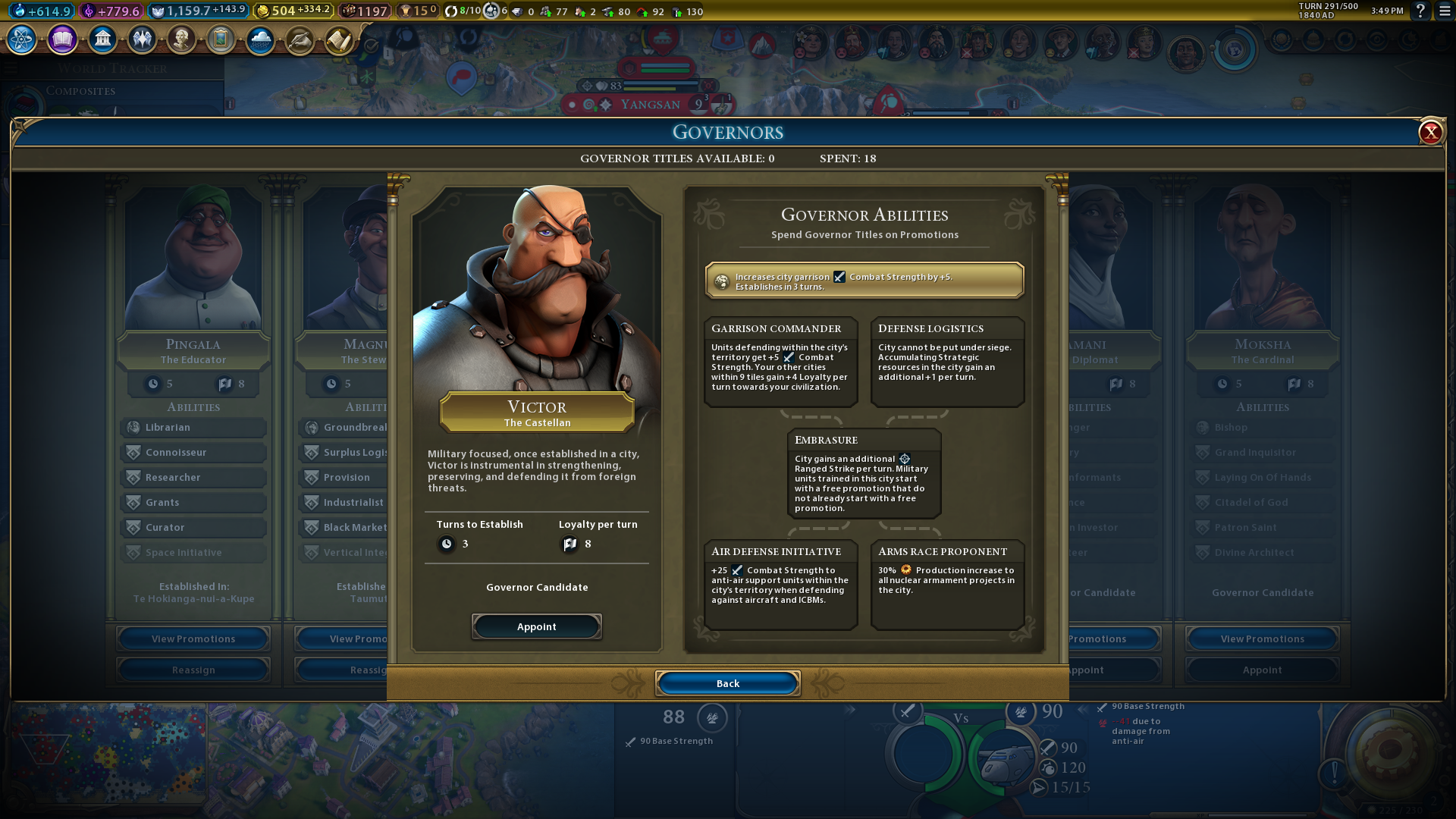View Pingala's promotions

click(193, 639)
